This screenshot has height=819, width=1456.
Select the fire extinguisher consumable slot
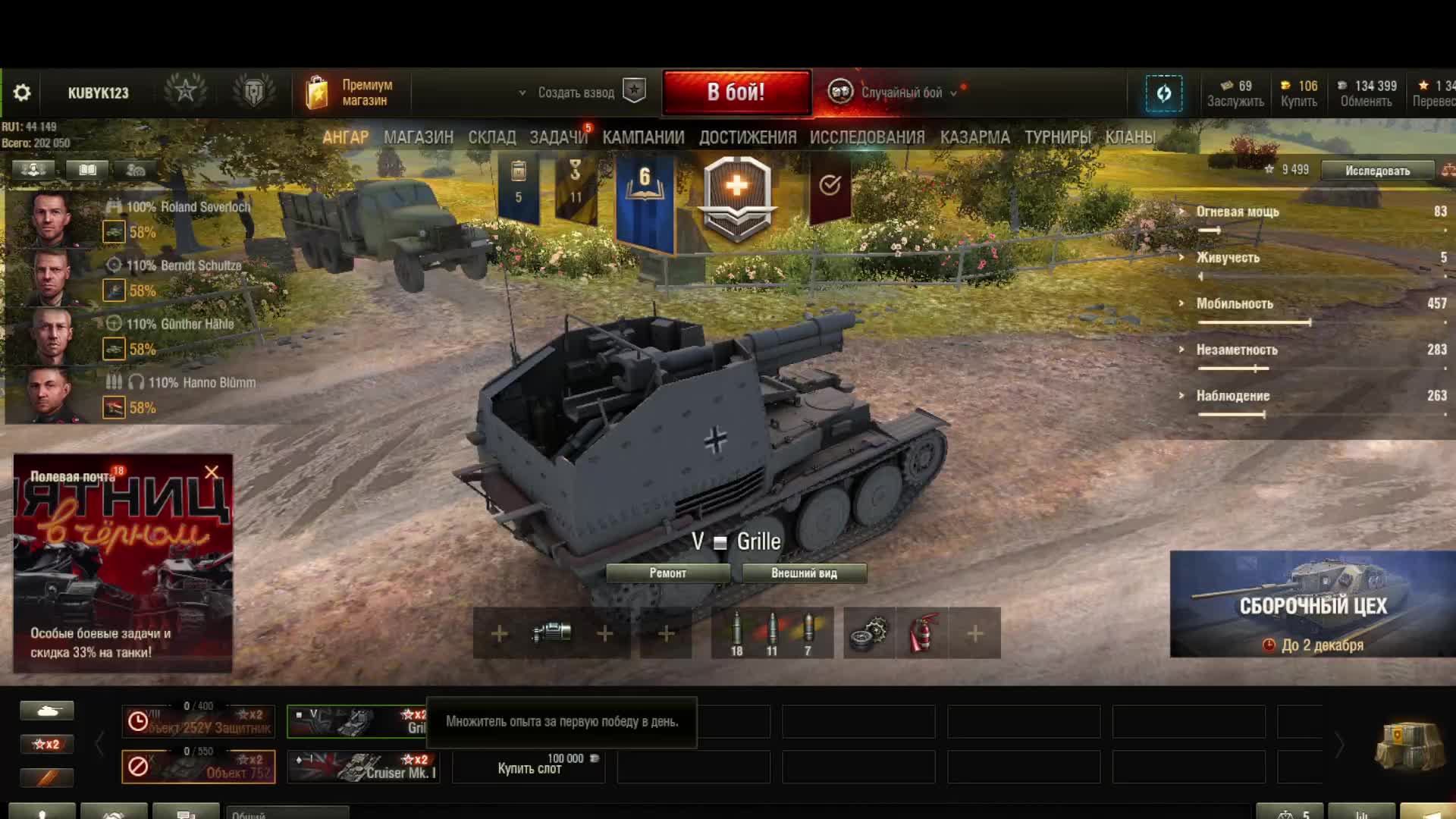922,633
